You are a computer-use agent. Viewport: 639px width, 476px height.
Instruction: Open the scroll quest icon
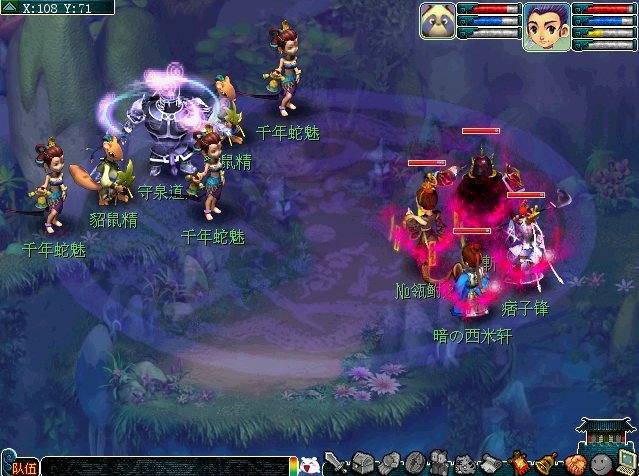492,464
